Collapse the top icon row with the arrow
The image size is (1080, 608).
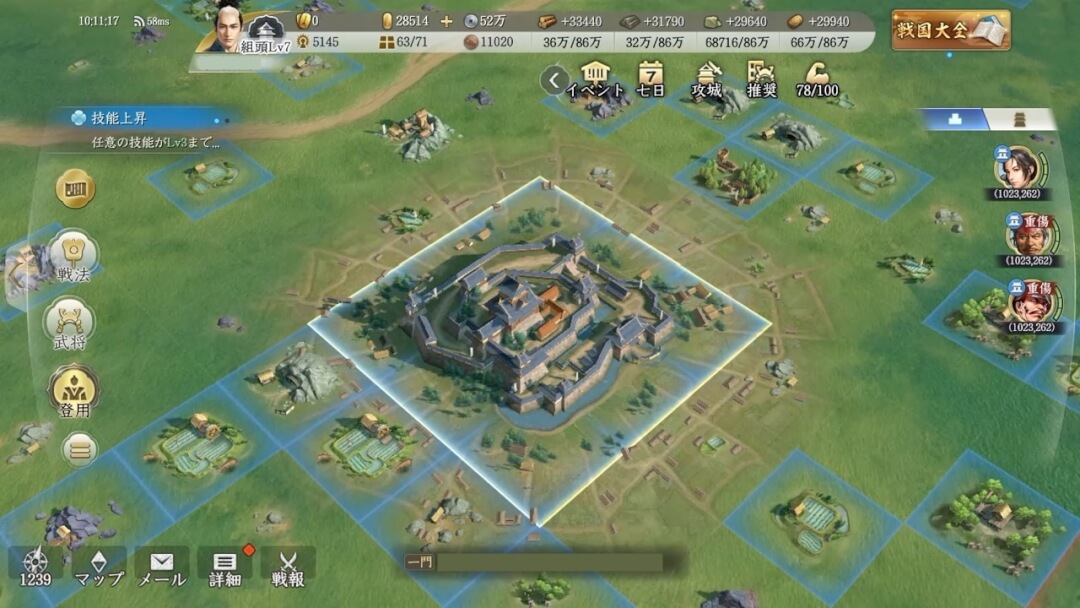coord(553,79)
